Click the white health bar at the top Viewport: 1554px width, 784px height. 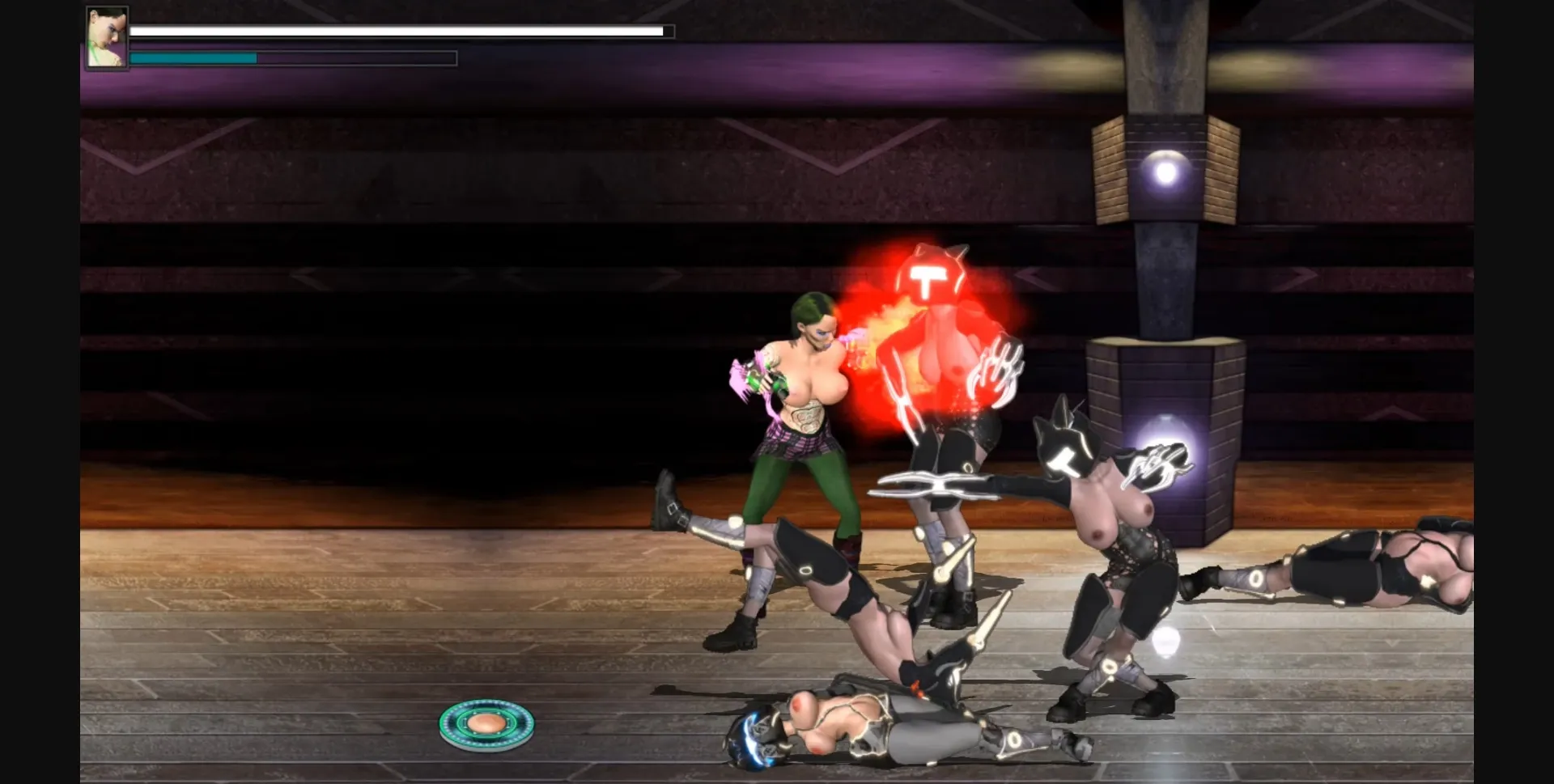[397, 31]
